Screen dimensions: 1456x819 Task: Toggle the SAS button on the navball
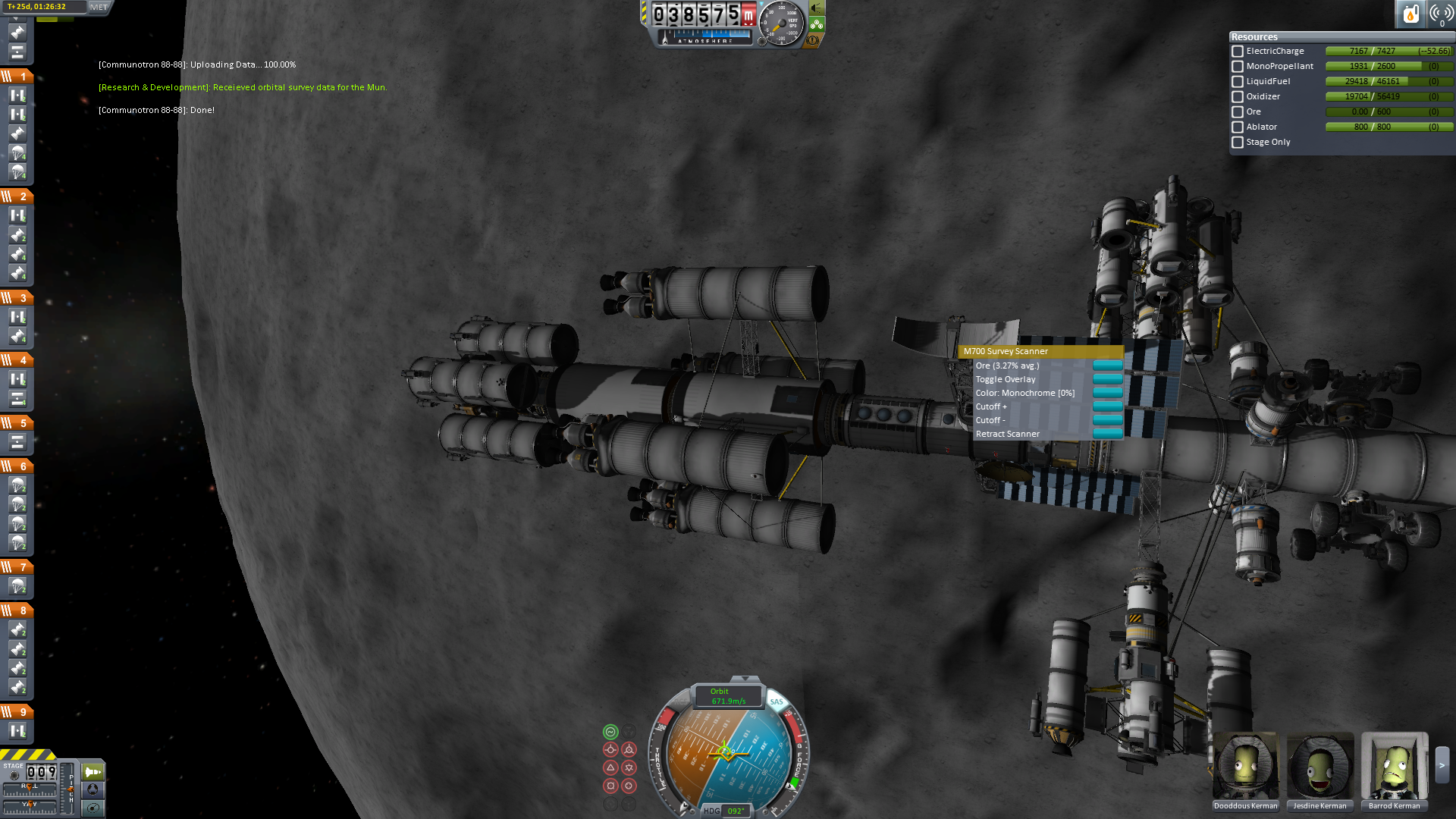pos(776,701)
